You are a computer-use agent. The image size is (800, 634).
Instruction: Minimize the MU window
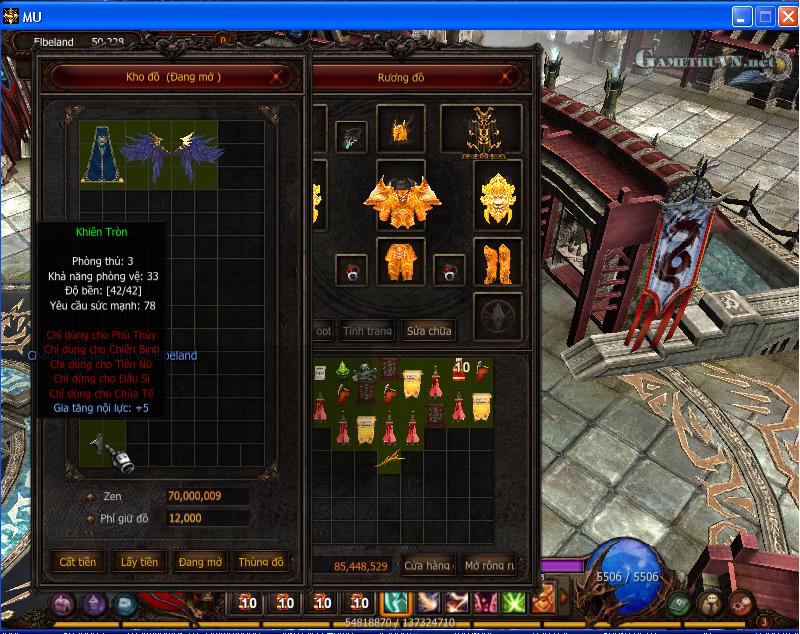[741, 16]
